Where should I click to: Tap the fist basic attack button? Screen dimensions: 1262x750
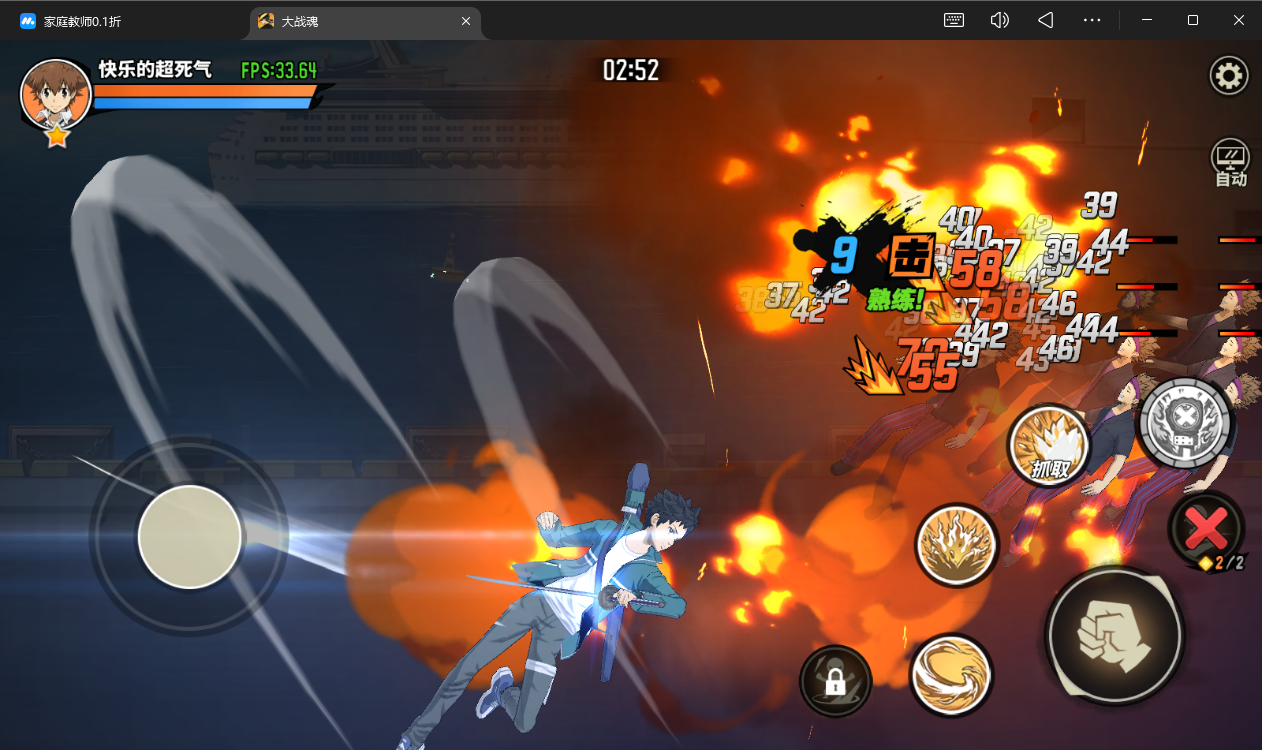pyautogui.click(x=1114, y=633)
